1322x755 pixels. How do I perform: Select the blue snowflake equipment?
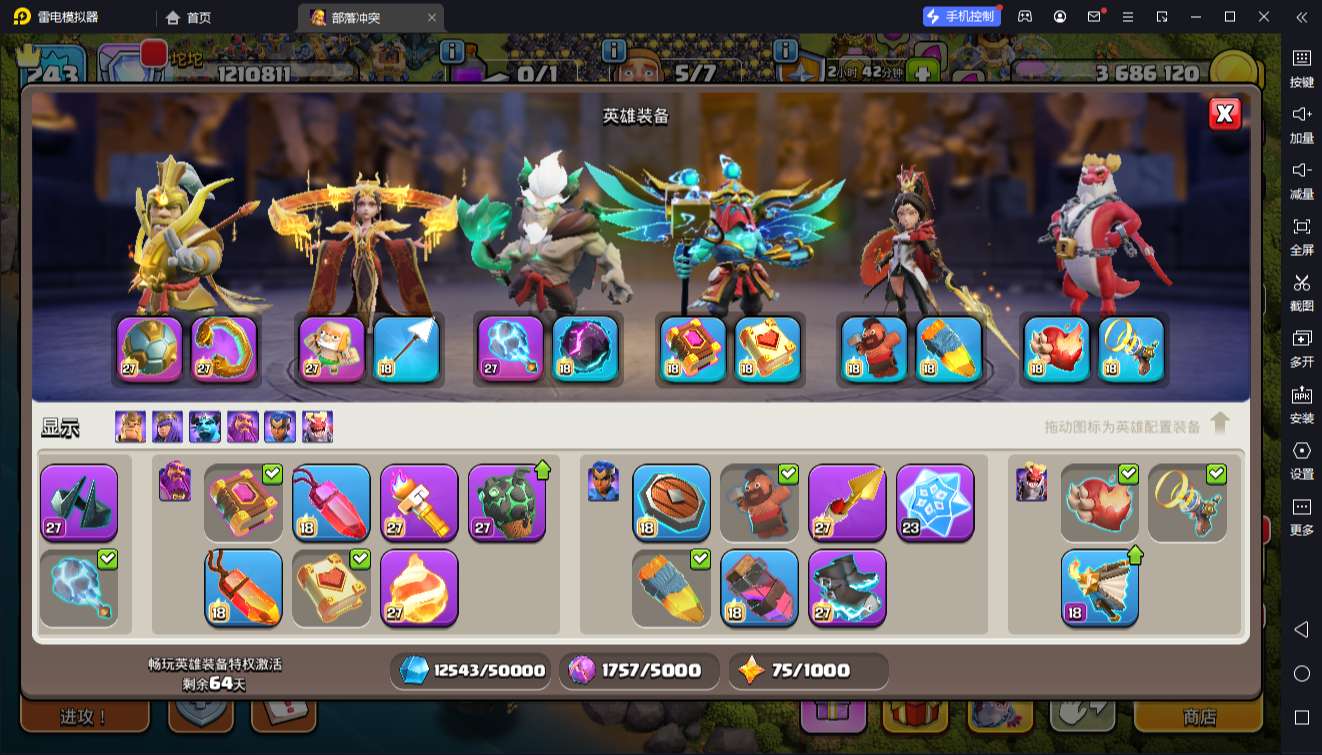click(x=935, y=502)
